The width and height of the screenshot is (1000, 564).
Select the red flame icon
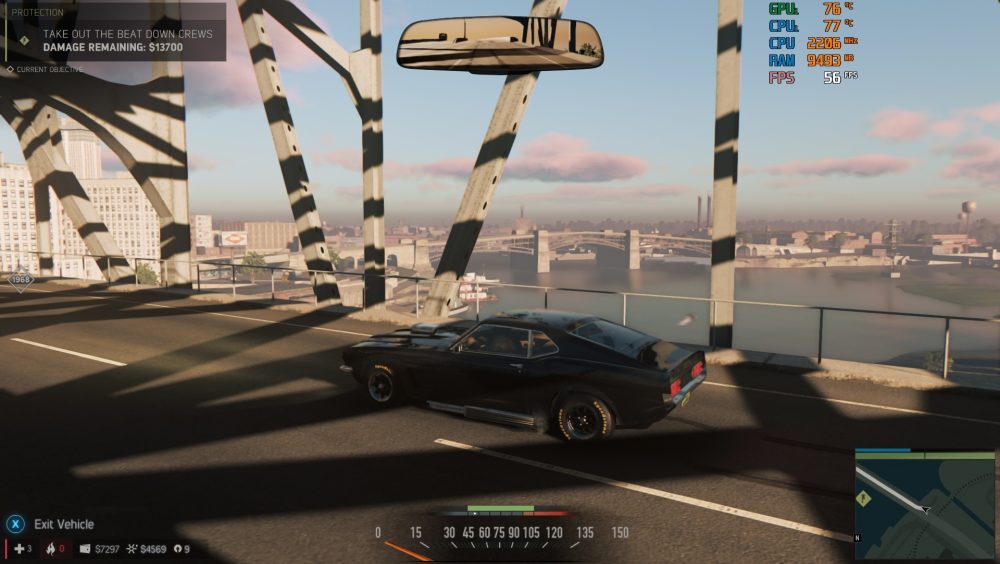(x=48, y=549)
